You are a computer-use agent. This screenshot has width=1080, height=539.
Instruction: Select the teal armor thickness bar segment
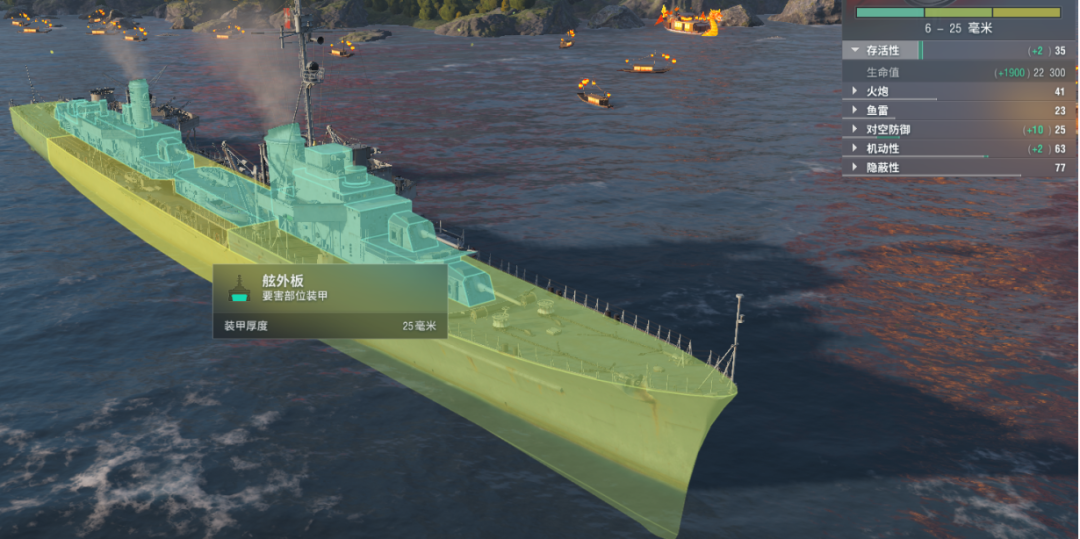point(890,13)
